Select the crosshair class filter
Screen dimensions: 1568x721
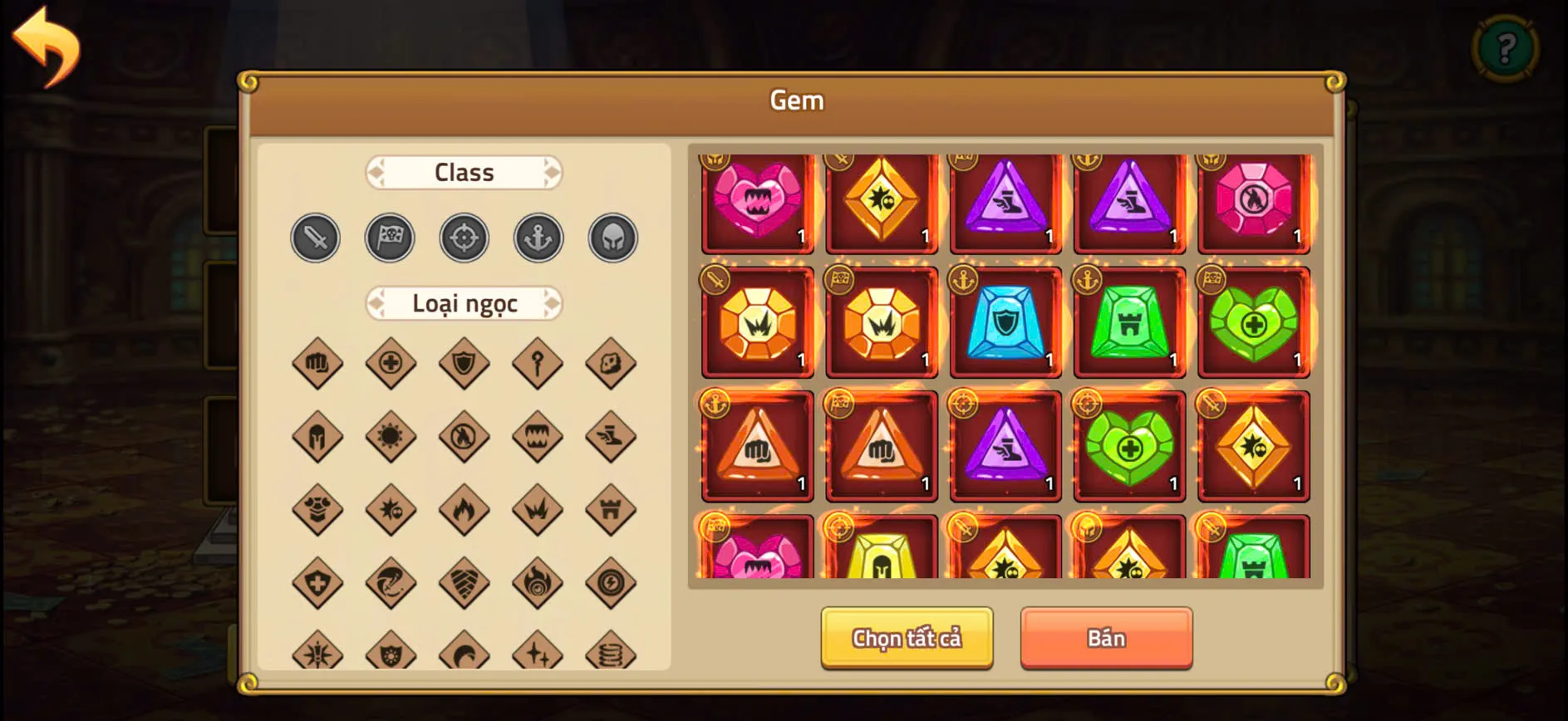(x=464, y=238)
